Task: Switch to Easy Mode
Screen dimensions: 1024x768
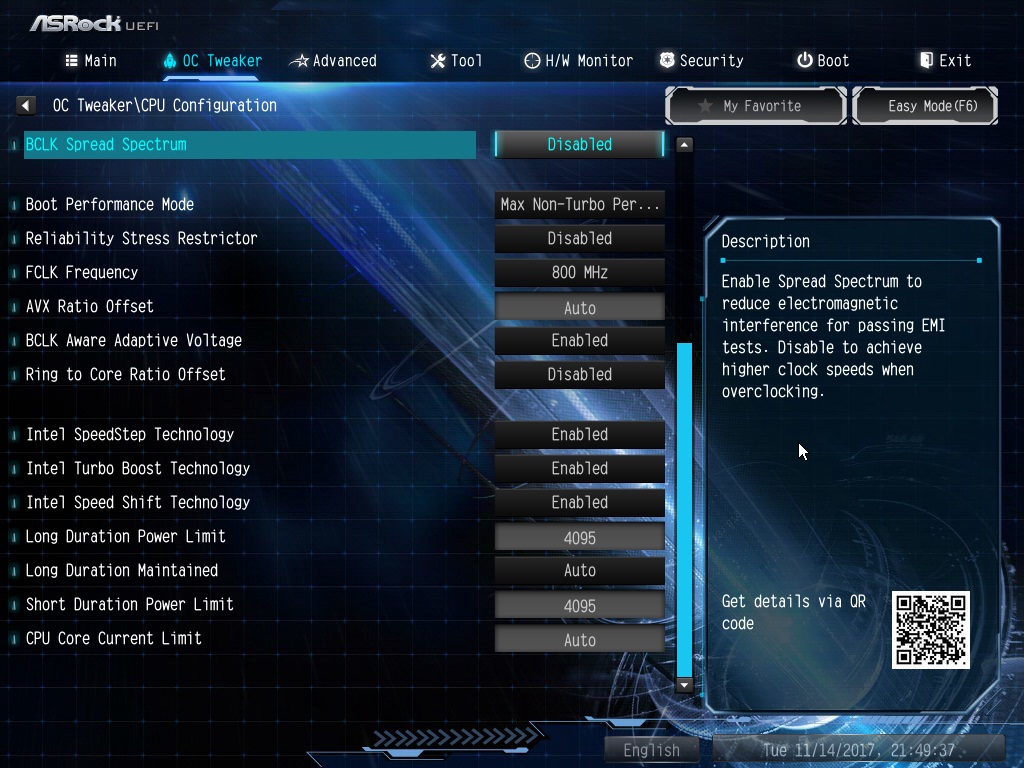Action: coord(925,106)
